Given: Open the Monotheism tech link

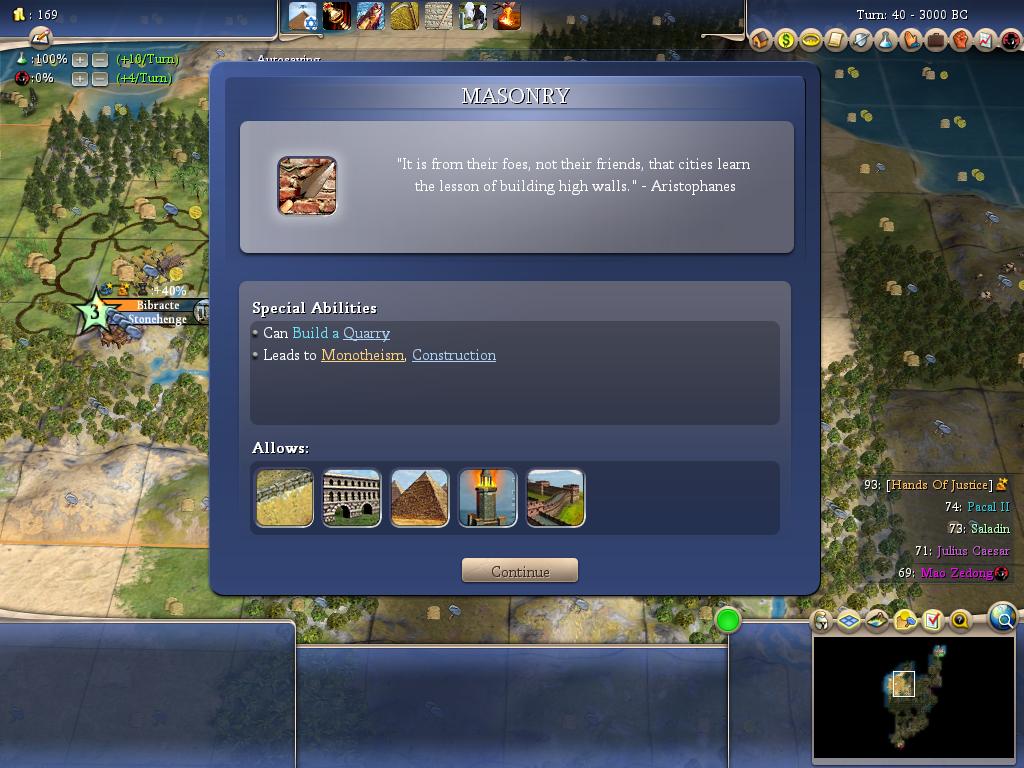Looking at the screenshot, I should coord(362,355).
